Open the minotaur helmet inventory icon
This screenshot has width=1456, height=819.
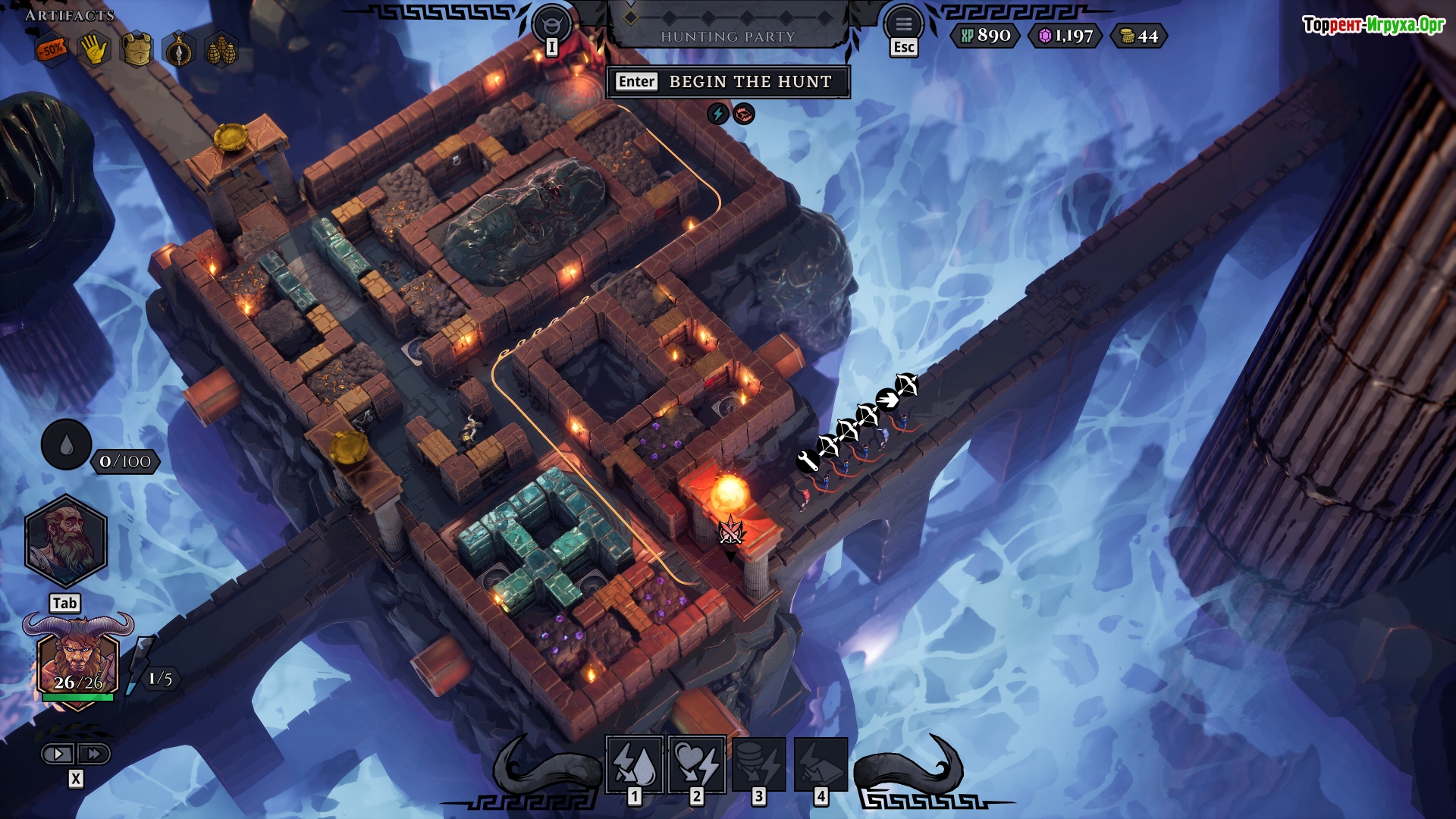[x=551, y=24]
